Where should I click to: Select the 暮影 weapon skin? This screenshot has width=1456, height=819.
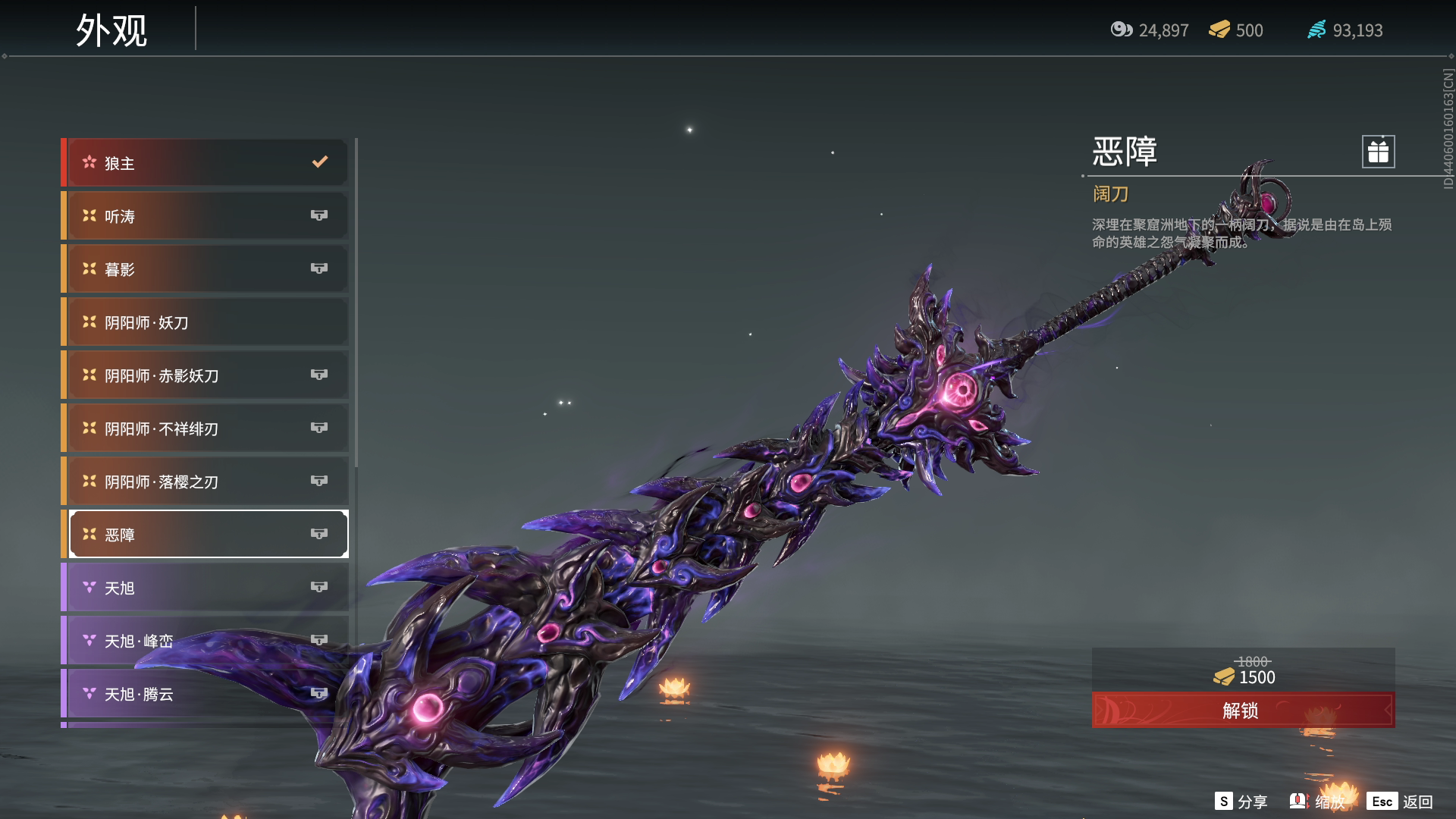click(x=206, y=269)
